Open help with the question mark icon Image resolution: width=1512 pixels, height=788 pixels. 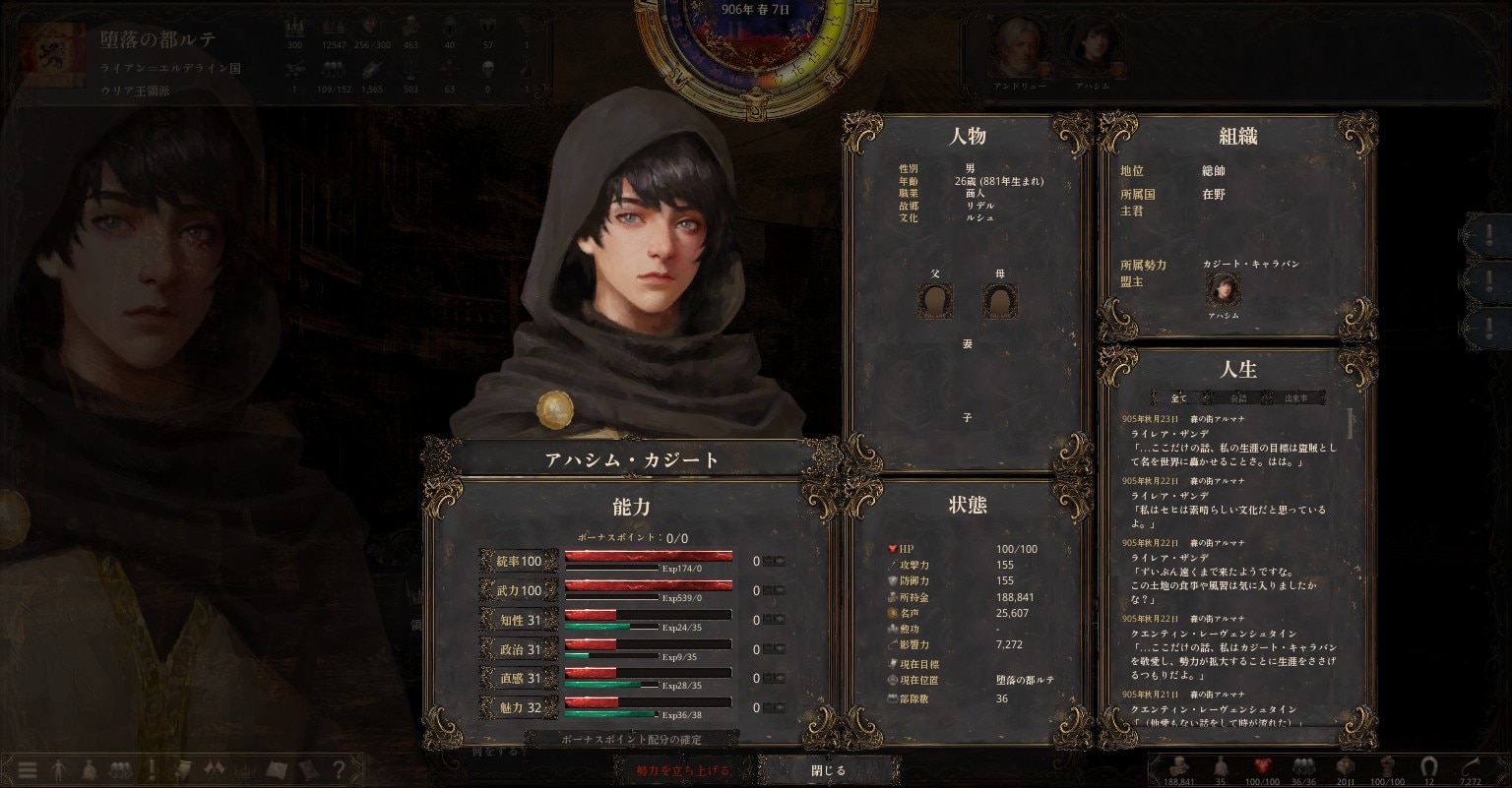[x=339, y=770]
